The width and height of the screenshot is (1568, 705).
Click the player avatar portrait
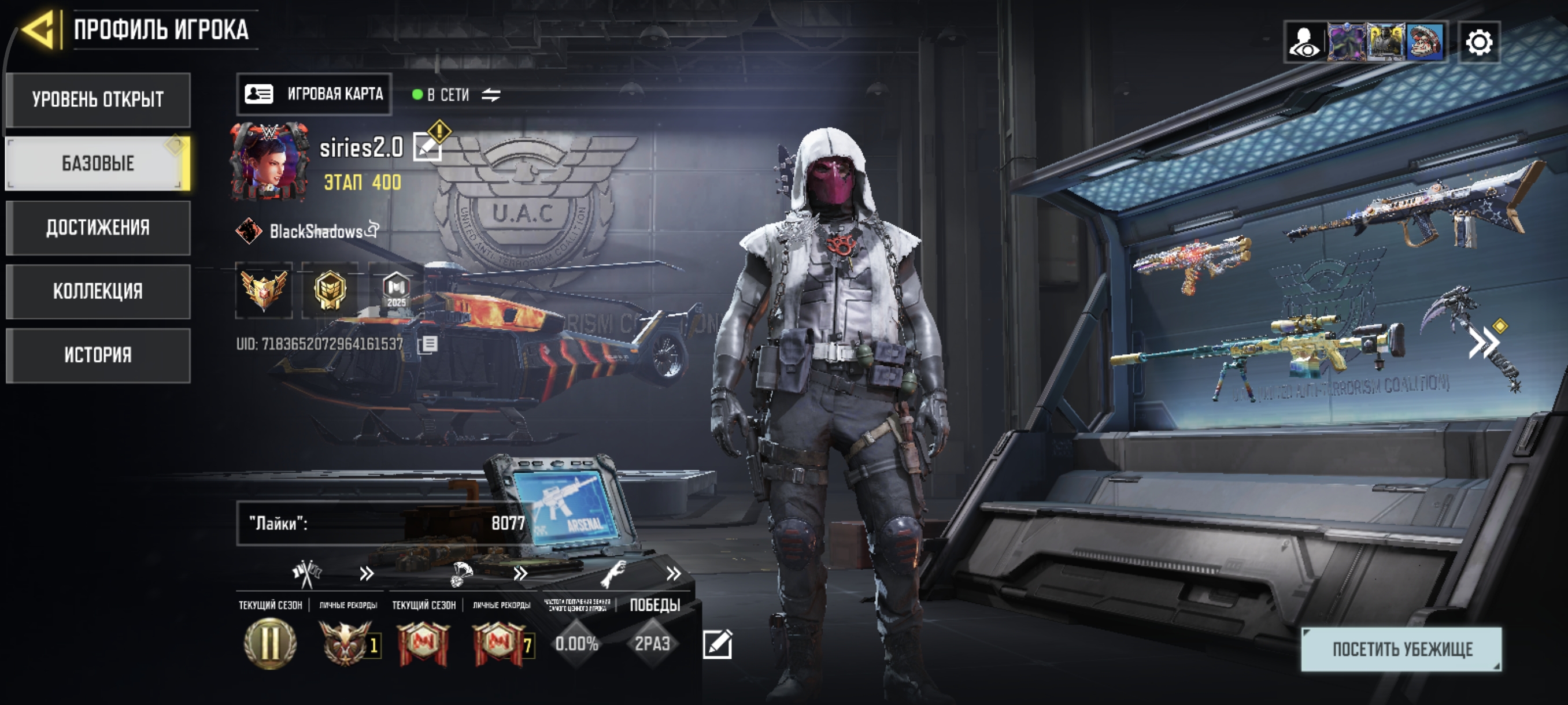[x=268, y=162]
